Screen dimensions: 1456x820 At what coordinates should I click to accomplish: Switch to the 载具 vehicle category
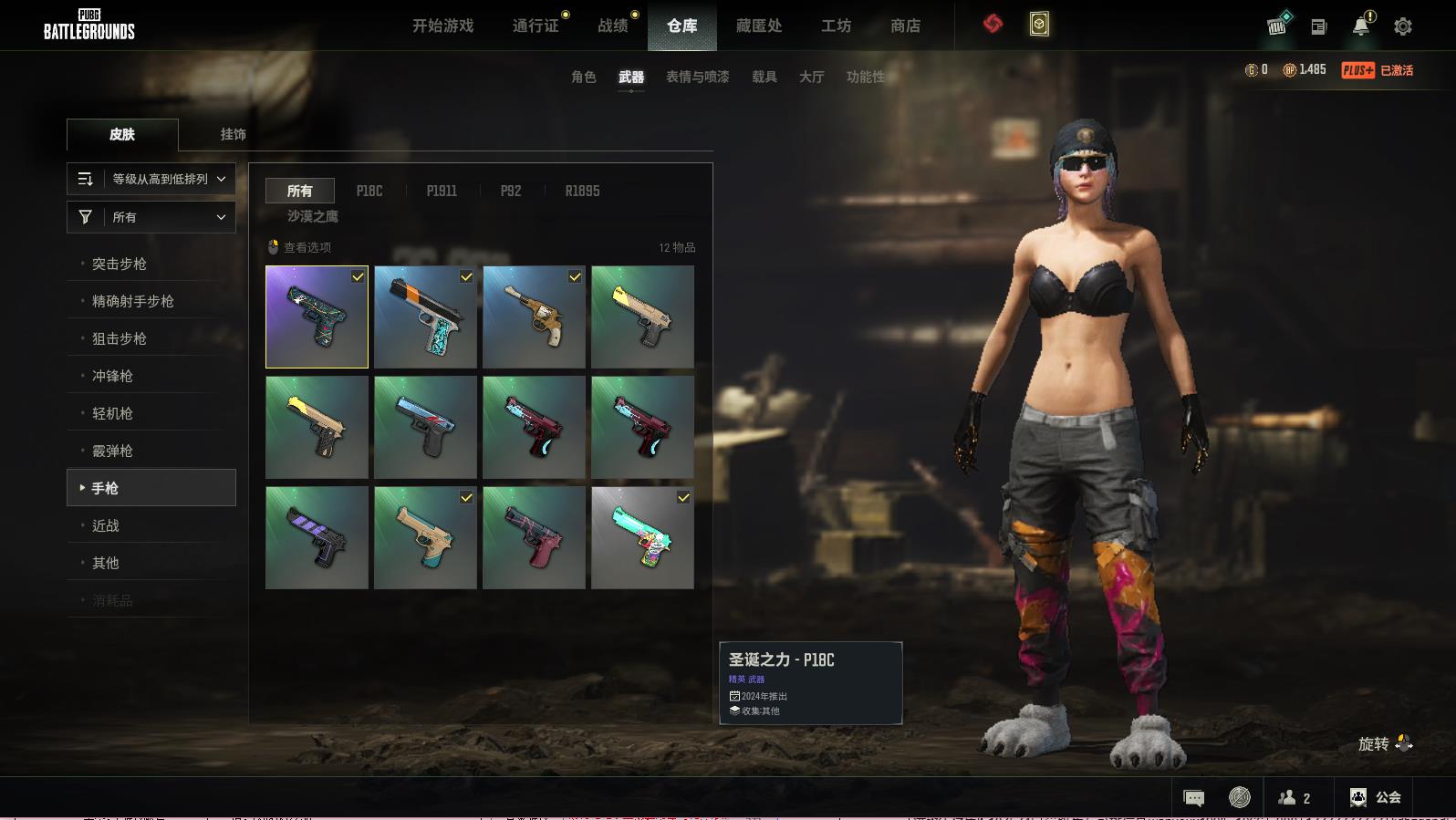pyautogui.click(x=764, y=77)
